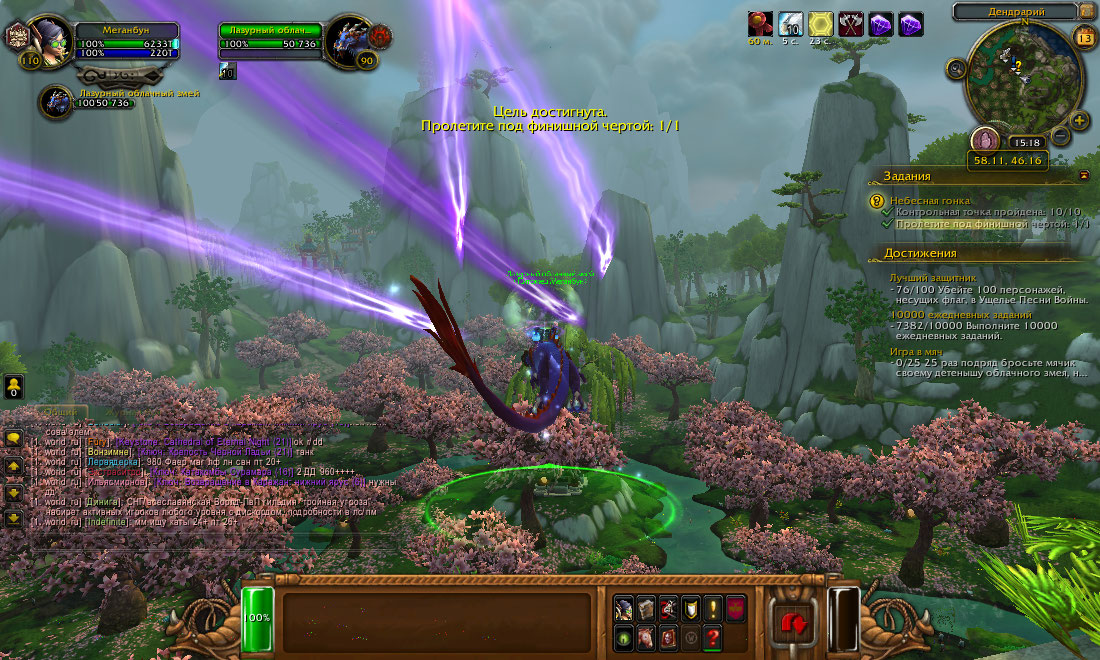Open the character info micro button
This screenshot has height=660, width=1100.
[623, 607]
